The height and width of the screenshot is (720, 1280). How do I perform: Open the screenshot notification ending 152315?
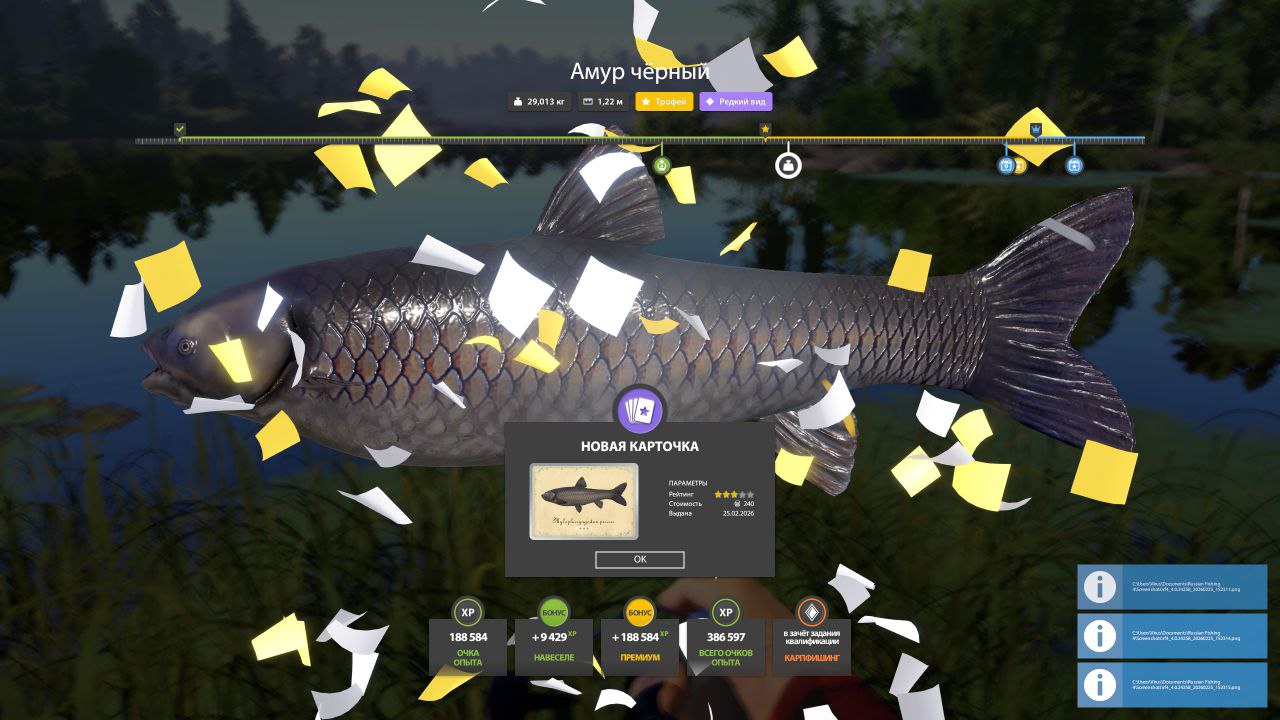pyautogui.click(x=1172, y=684)
